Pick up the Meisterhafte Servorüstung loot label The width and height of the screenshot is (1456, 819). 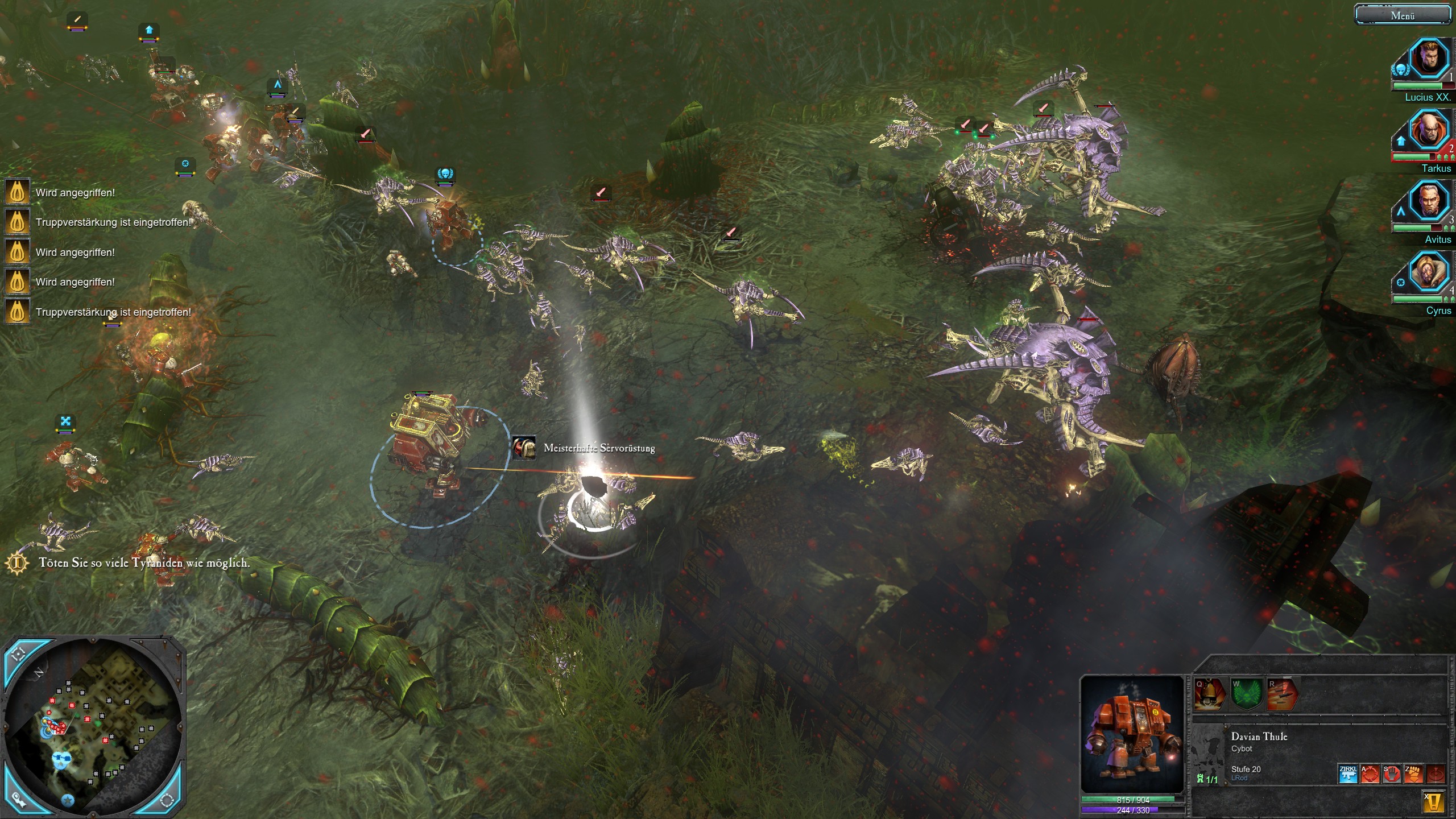click(x=598, y=448)
